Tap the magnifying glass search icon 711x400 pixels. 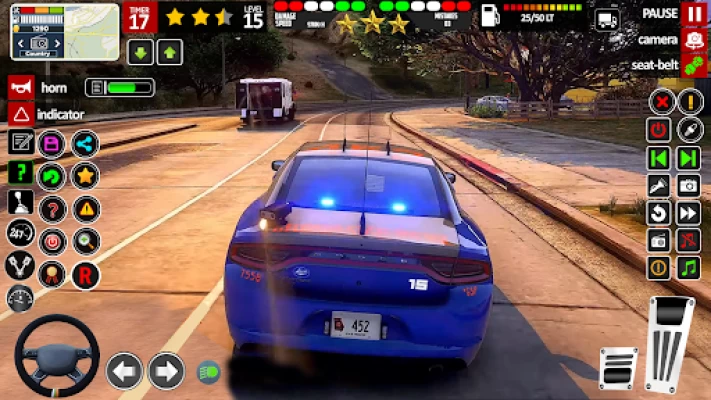click(x=86, y=241)
